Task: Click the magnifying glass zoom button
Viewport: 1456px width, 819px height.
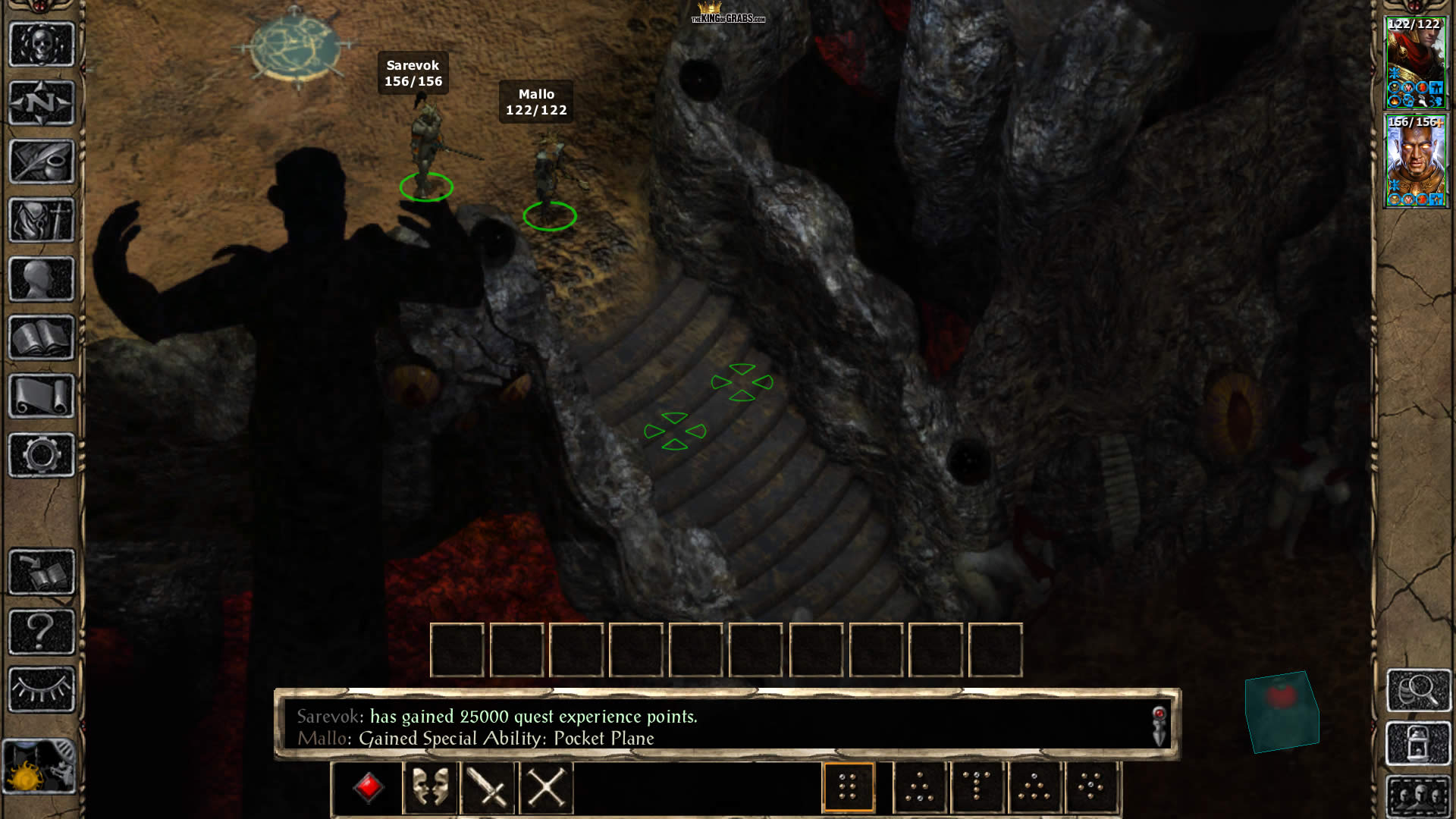Action: coord(1419,689)
